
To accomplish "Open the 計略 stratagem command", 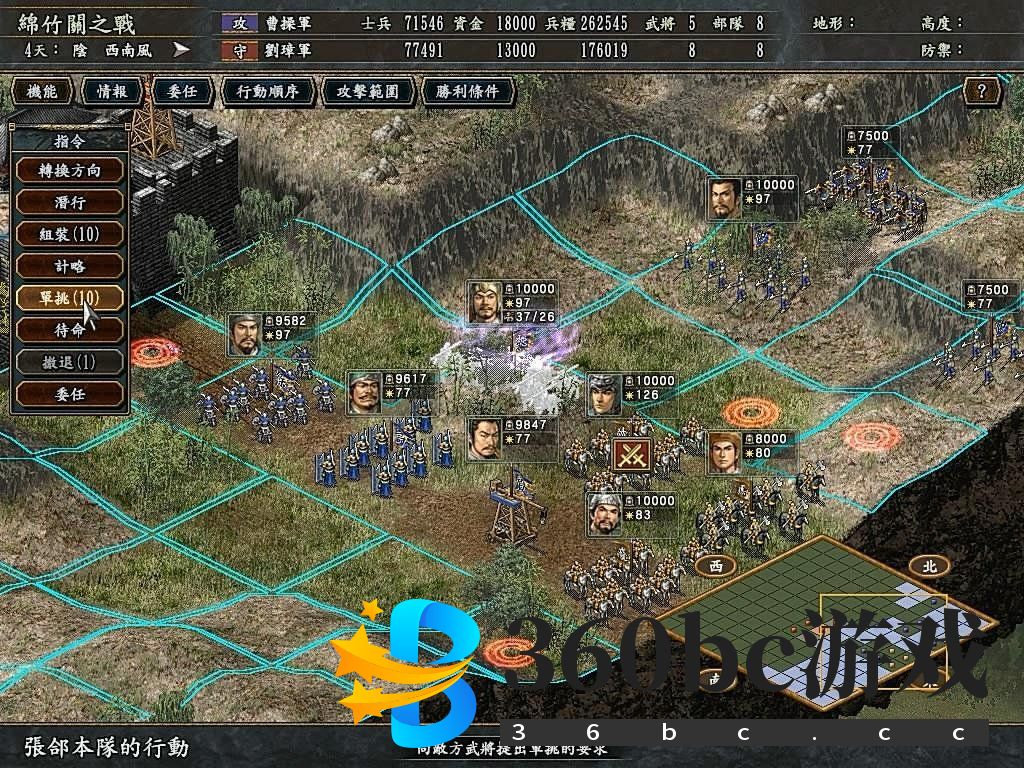I will [70, 266].
